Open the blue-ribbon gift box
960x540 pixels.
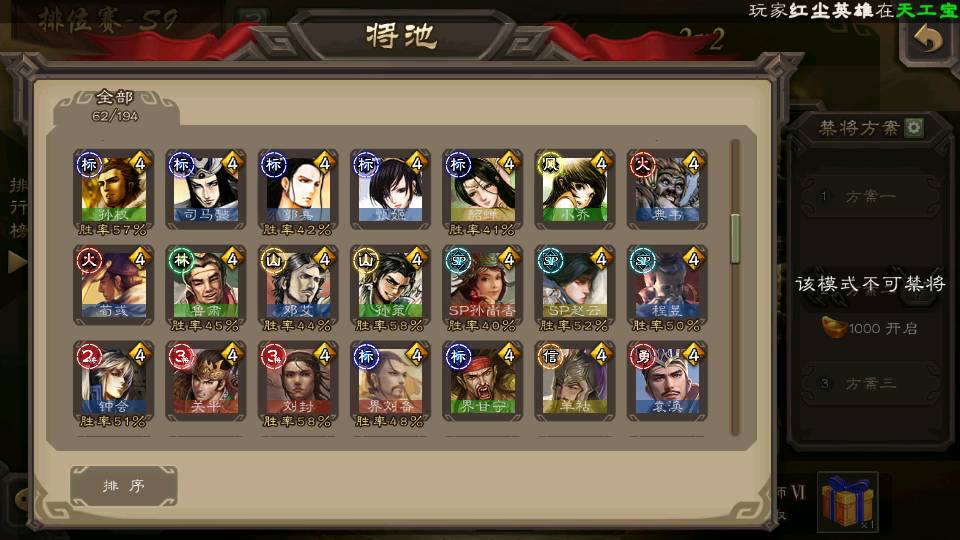point(848,502)
